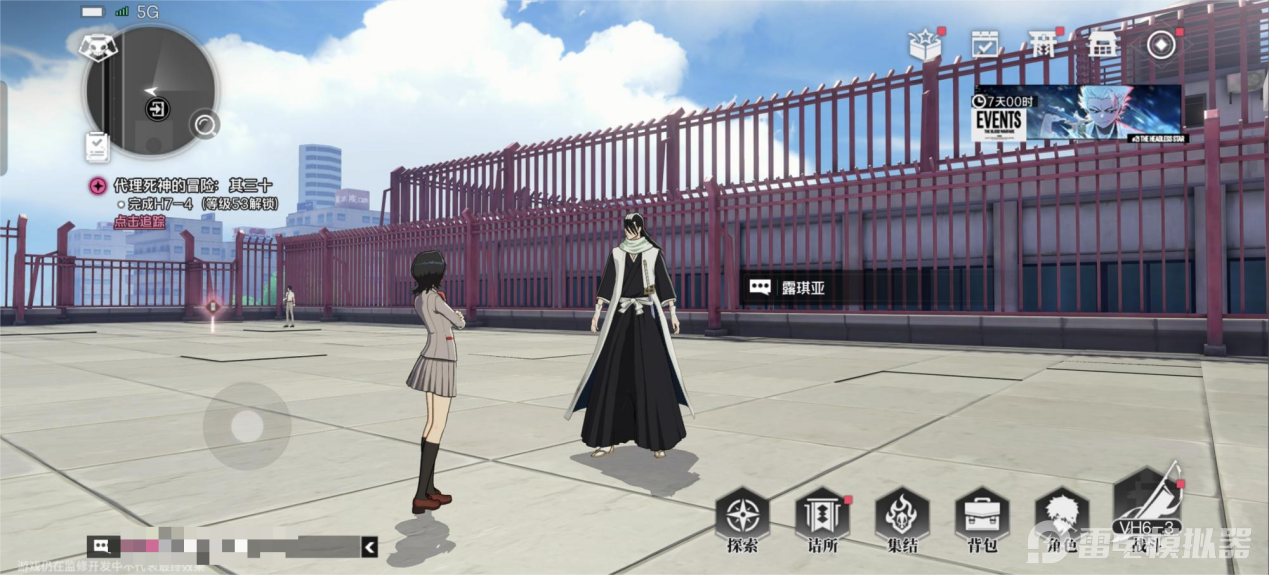Open the diamond circle icon
This screenshot has height=575, width=1269.
pyautogui.click(x=1161, y=45)
